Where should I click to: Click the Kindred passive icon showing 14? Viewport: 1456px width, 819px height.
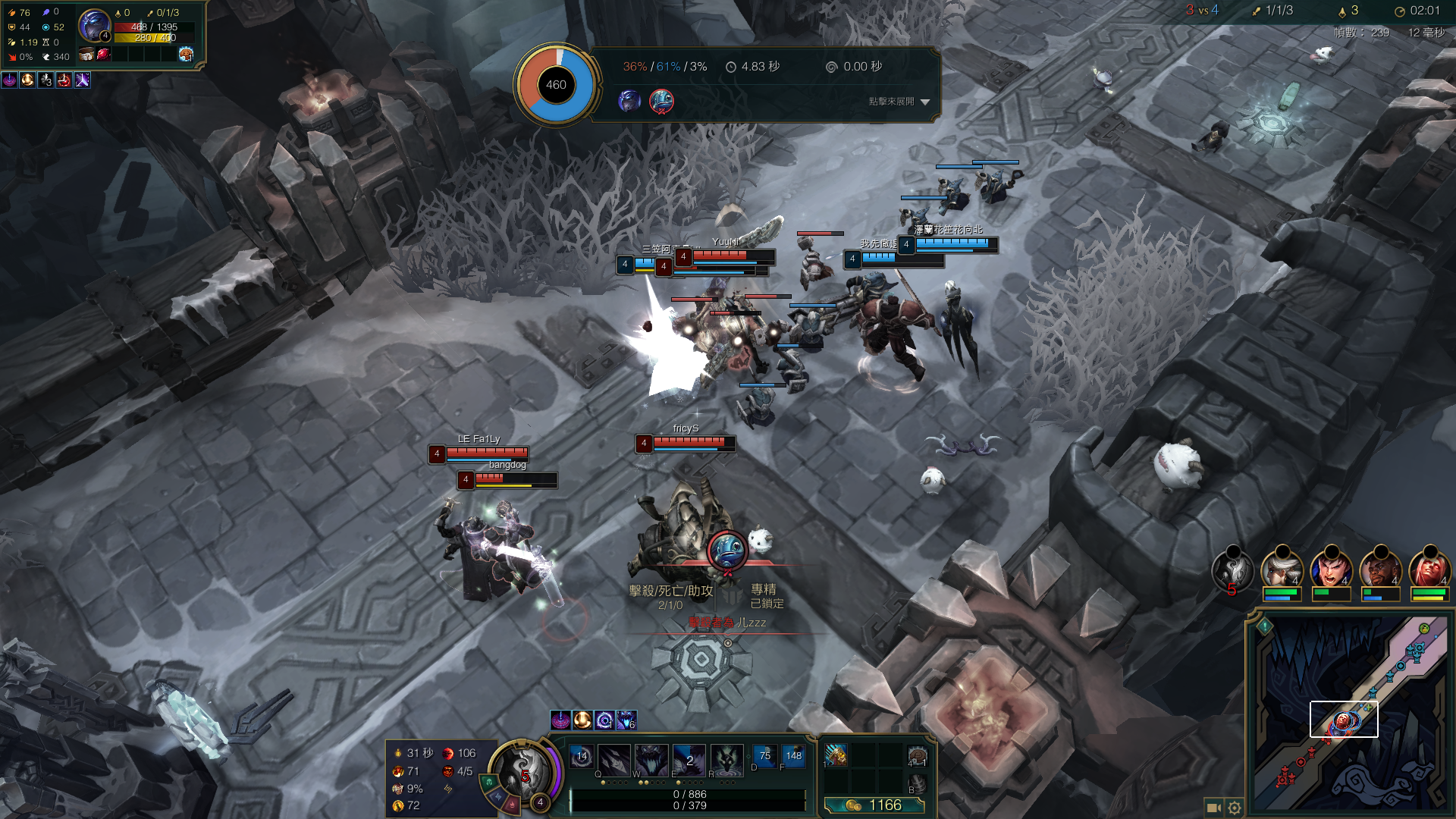pos(582,757)
